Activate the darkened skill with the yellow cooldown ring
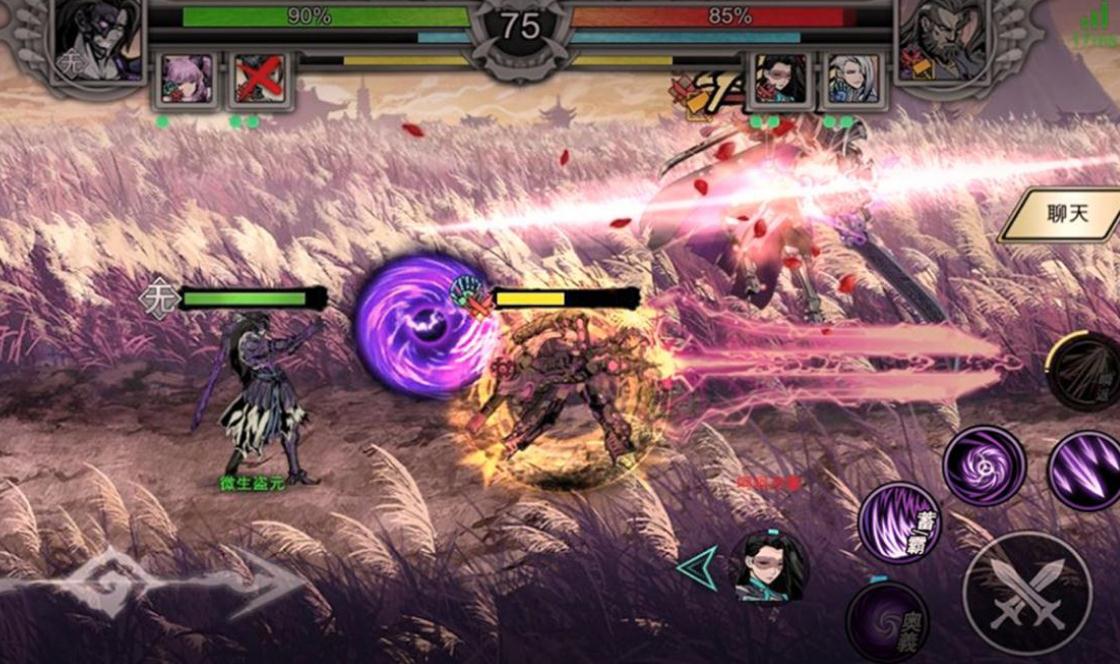Screen dimensions: 1120x664 [x=1087, y=370]
